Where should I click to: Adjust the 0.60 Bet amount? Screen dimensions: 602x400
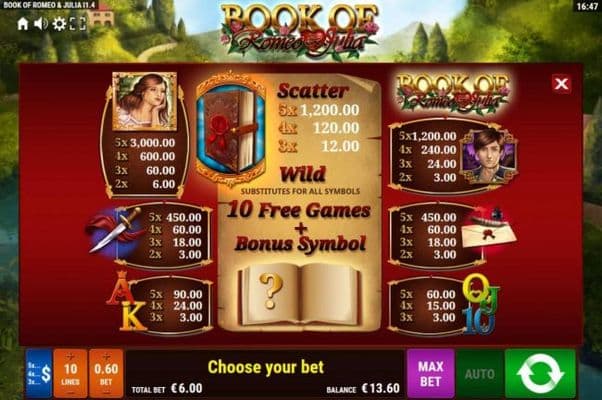click(x=106, y=373)
